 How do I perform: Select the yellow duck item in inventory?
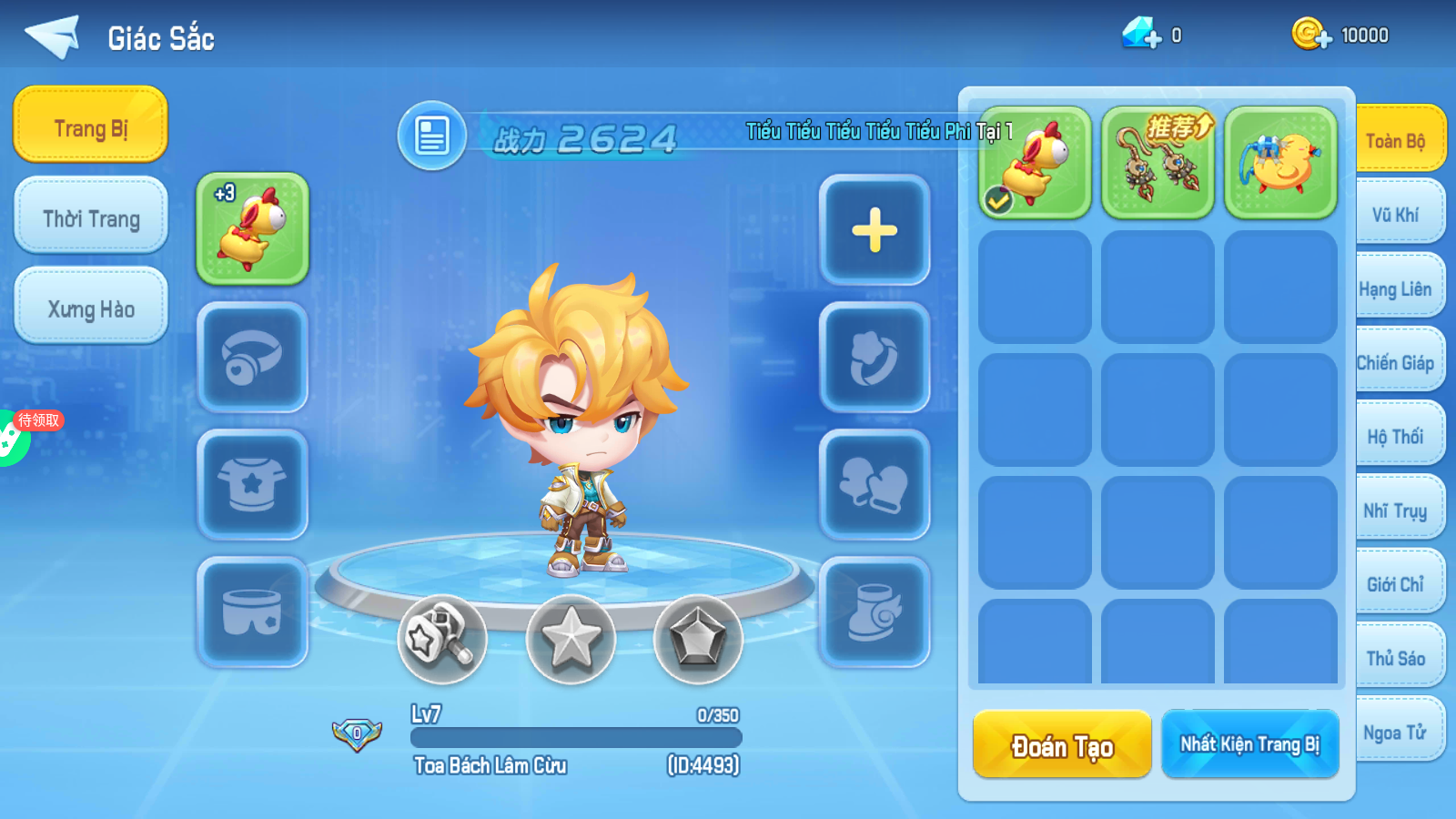point(1280,162)
